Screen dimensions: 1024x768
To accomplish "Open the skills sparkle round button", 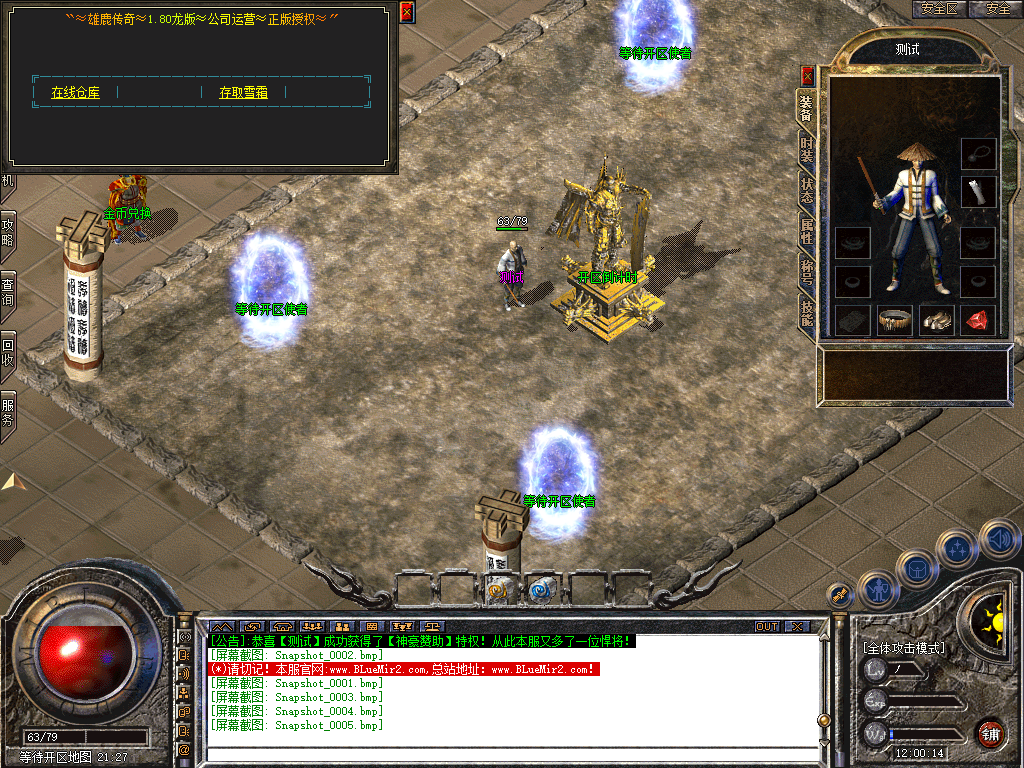I will click(x=957, y=548).
